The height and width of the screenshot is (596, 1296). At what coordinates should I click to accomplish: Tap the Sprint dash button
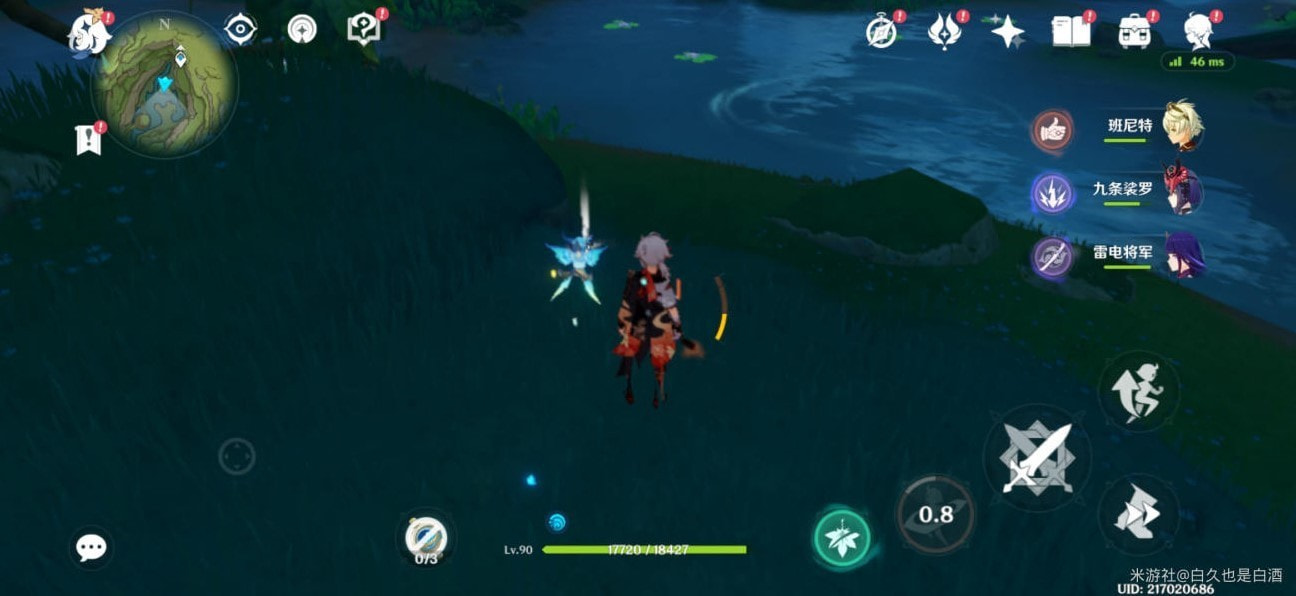[1138, 515]
